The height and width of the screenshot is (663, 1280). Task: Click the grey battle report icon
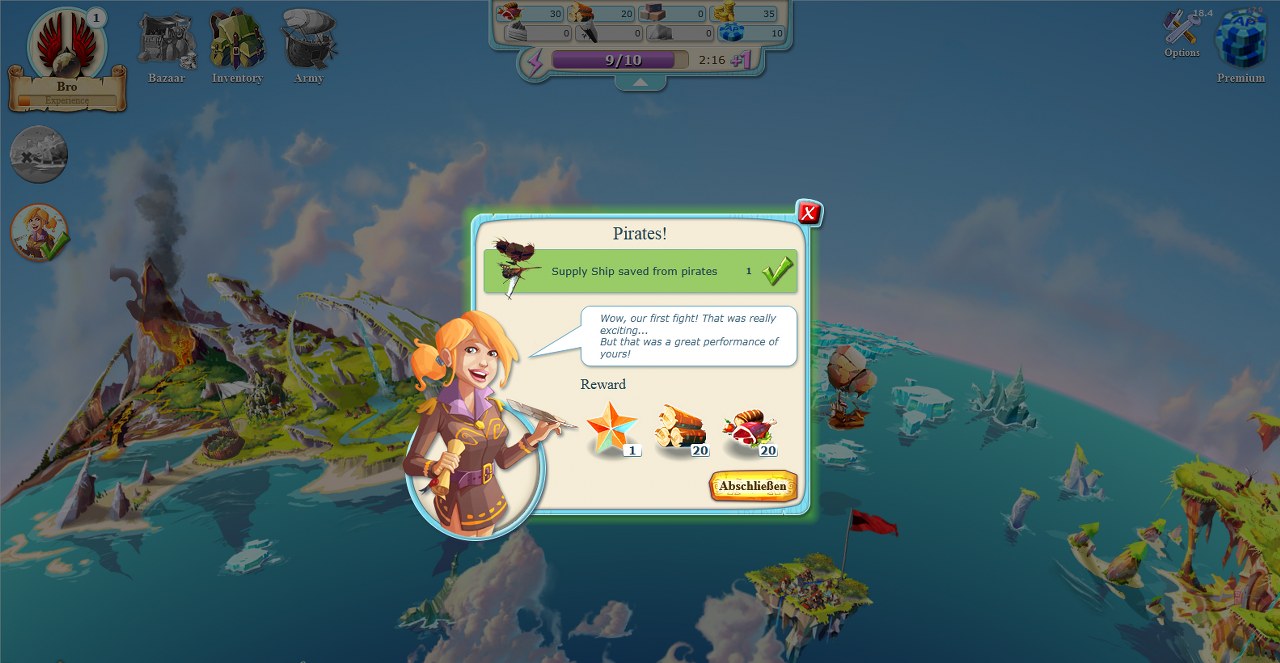pyautogui.click(x=39, y=154)
